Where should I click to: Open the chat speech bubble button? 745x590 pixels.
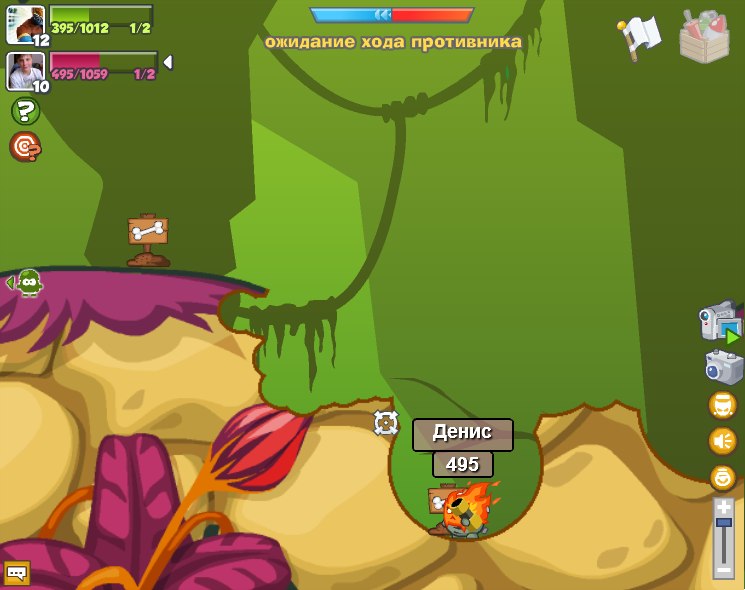point(16,573)
